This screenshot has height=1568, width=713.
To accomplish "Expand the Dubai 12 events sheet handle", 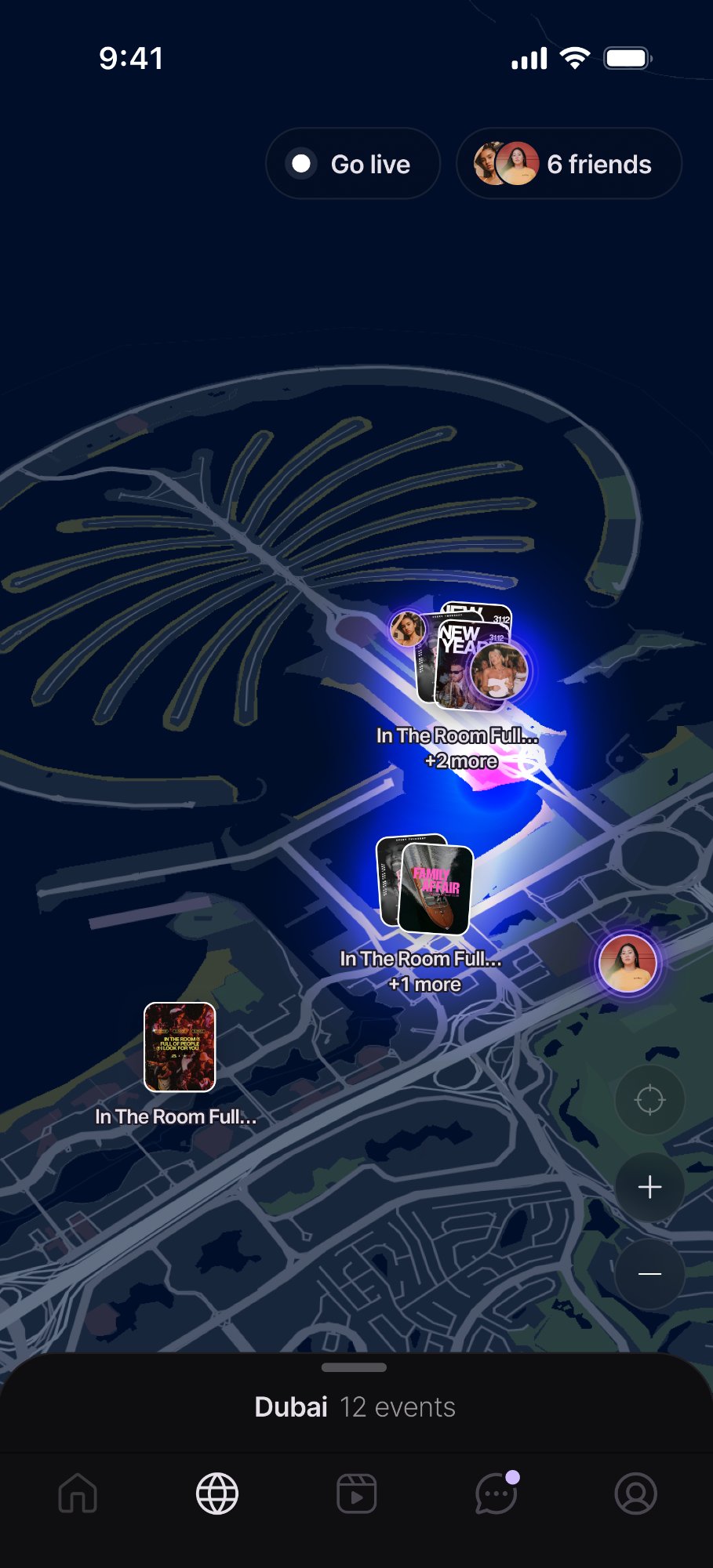I will (355, 1367).
